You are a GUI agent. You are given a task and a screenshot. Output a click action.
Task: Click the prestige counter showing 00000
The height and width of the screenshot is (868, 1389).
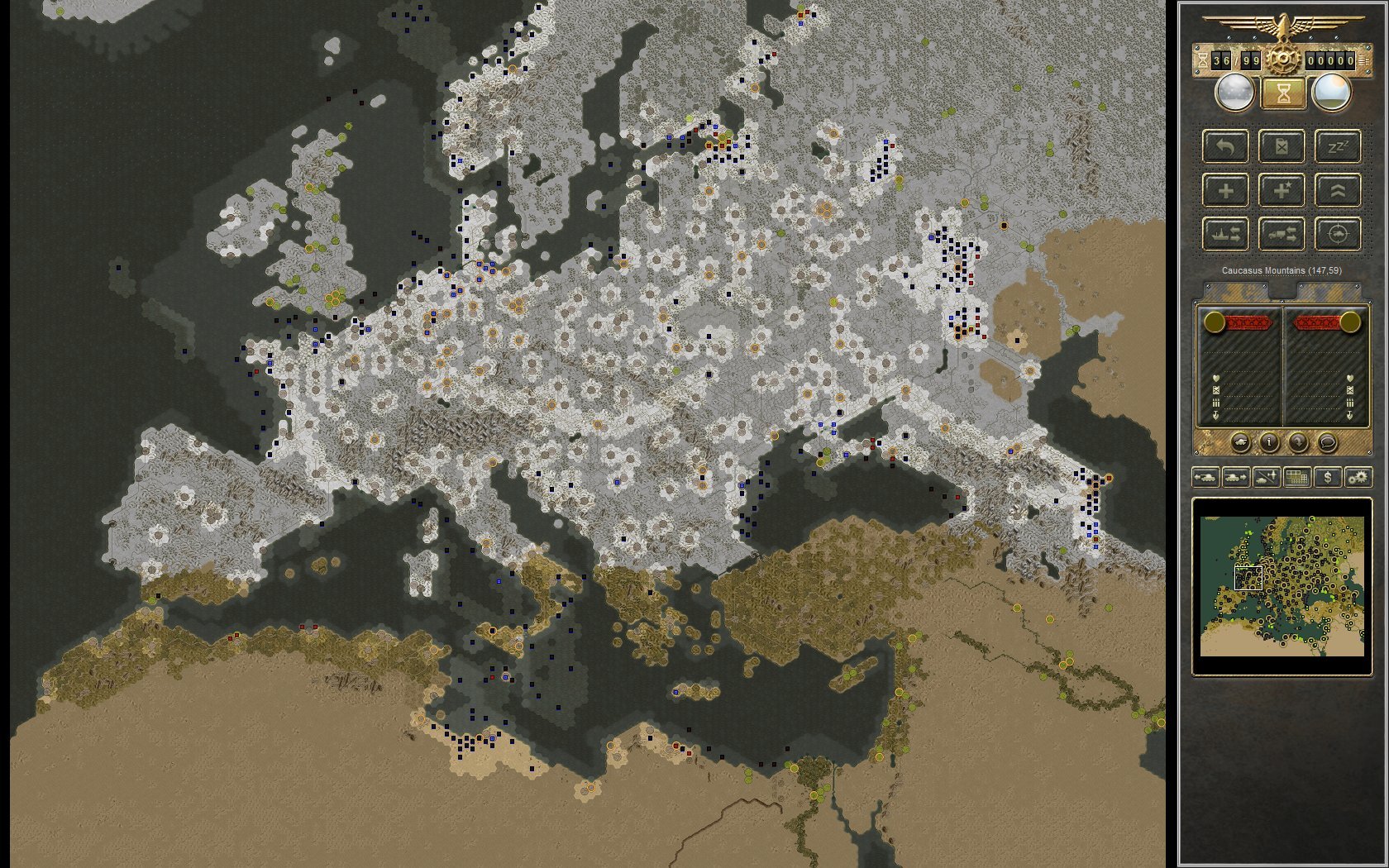pos(1330,60)
